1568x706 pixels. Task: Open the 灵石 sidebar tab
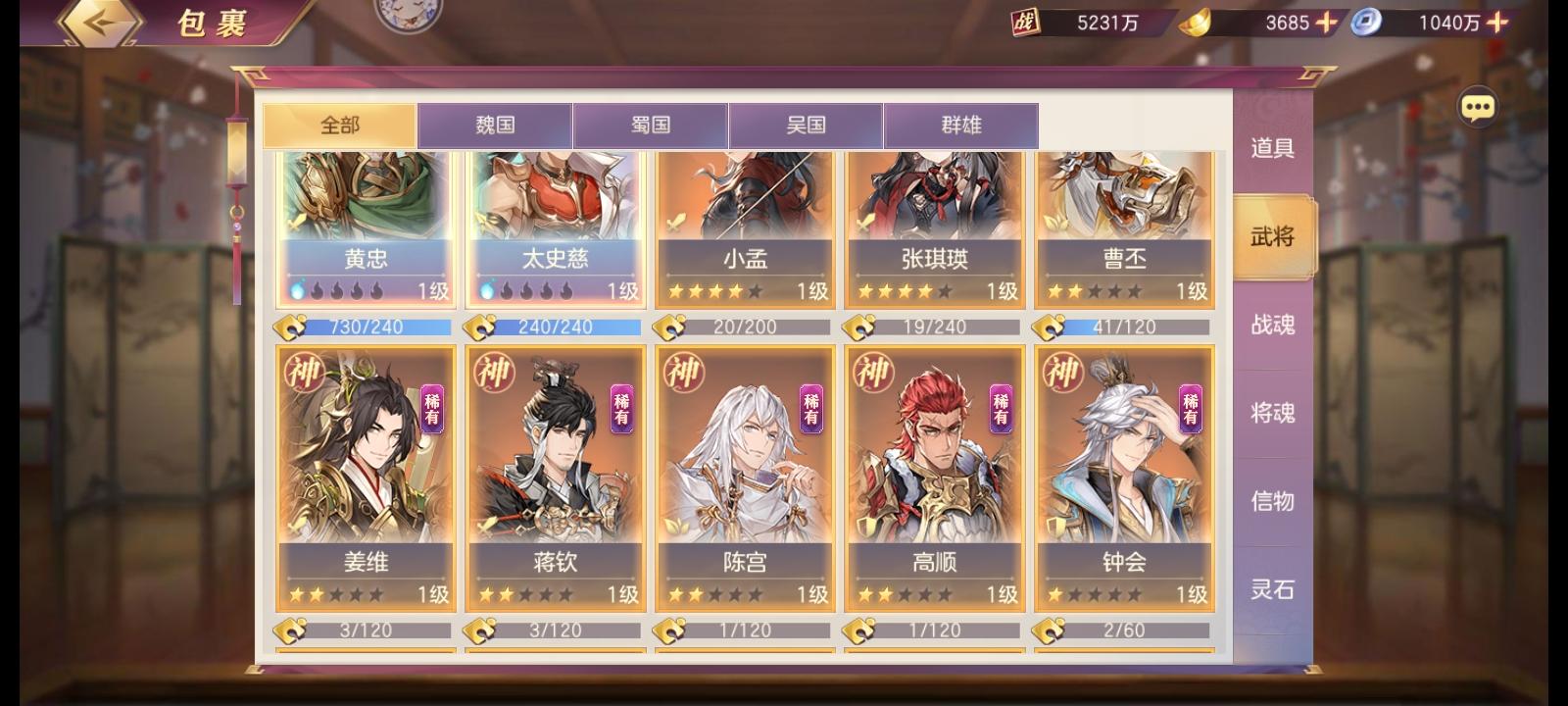coord(1273,590)
